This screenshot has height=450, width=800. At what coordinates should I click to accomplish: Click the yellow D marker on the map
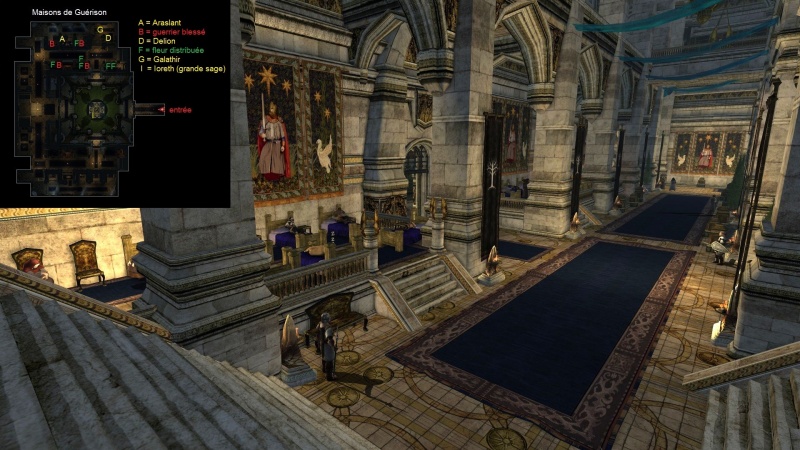point(108,38)
